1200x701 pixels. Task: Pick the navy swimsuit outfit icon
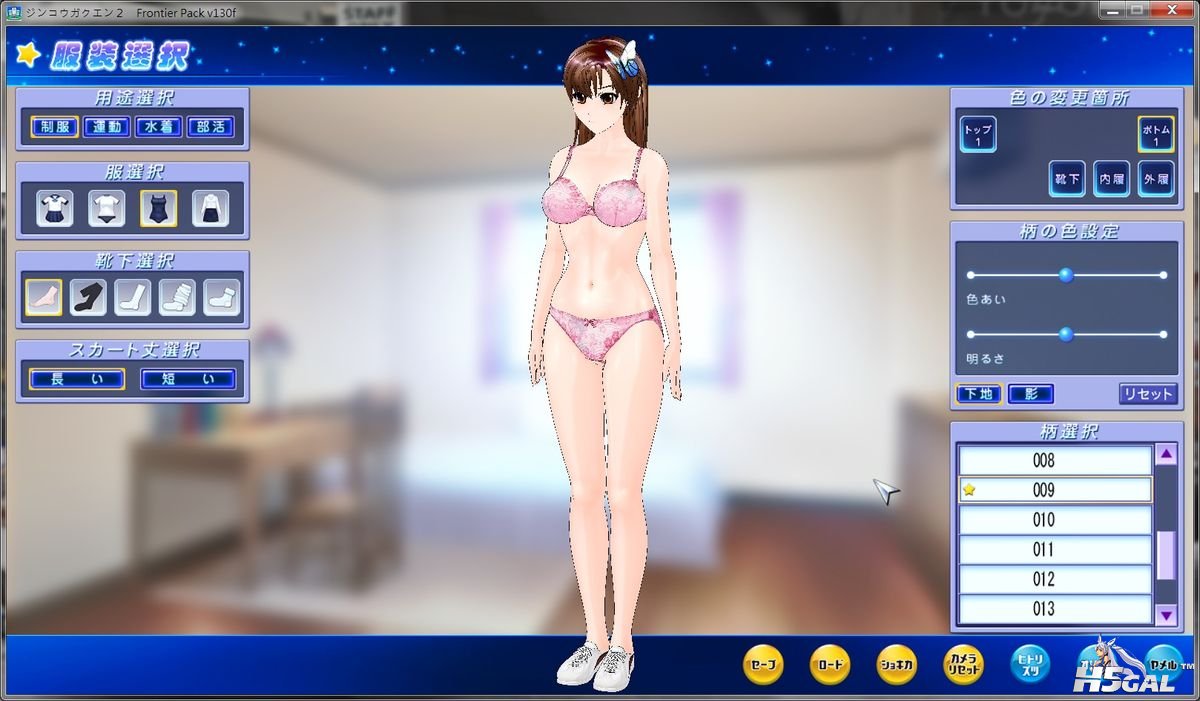click(159, 208)
